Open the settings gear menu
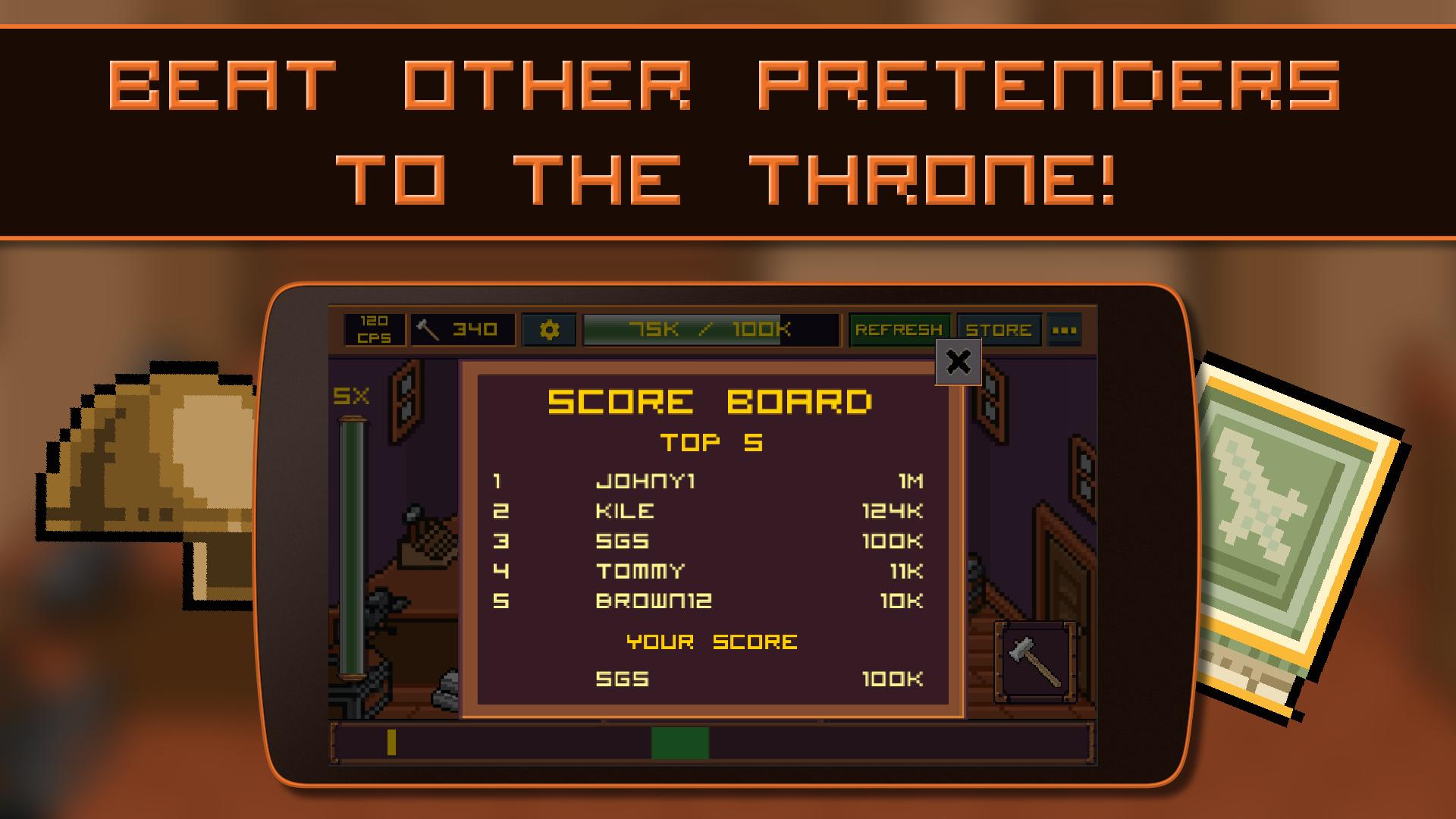Image resolution: width=1456 pixels, height=819 pixels. [x=548, y=329]
